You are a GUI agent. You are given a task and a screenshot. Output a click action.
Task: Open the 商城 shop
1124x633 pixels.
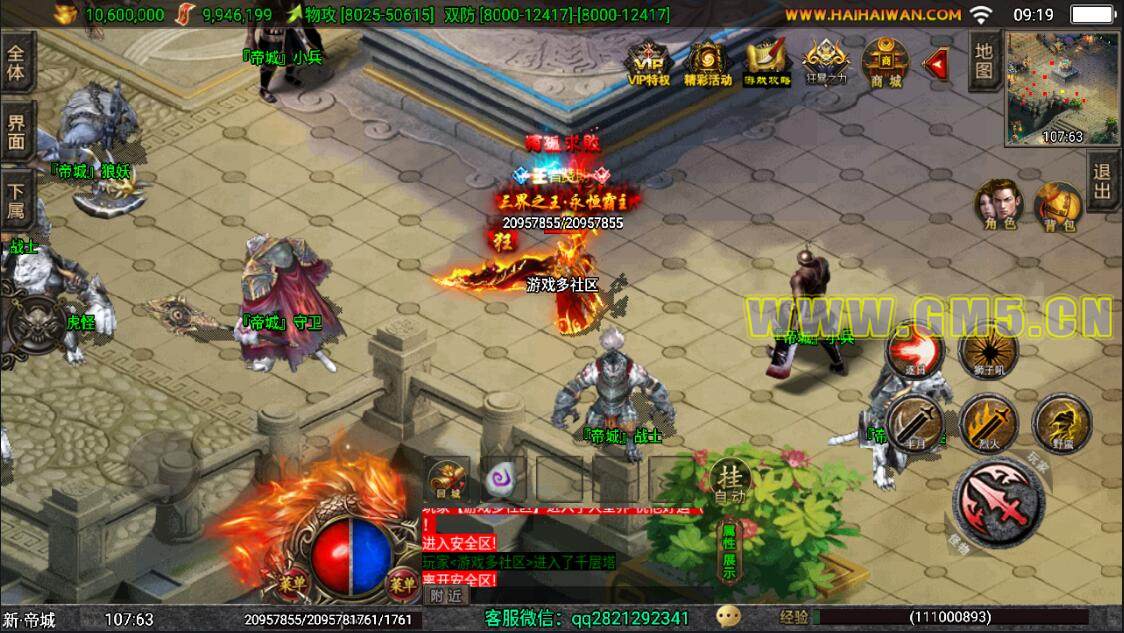(885, 63)
